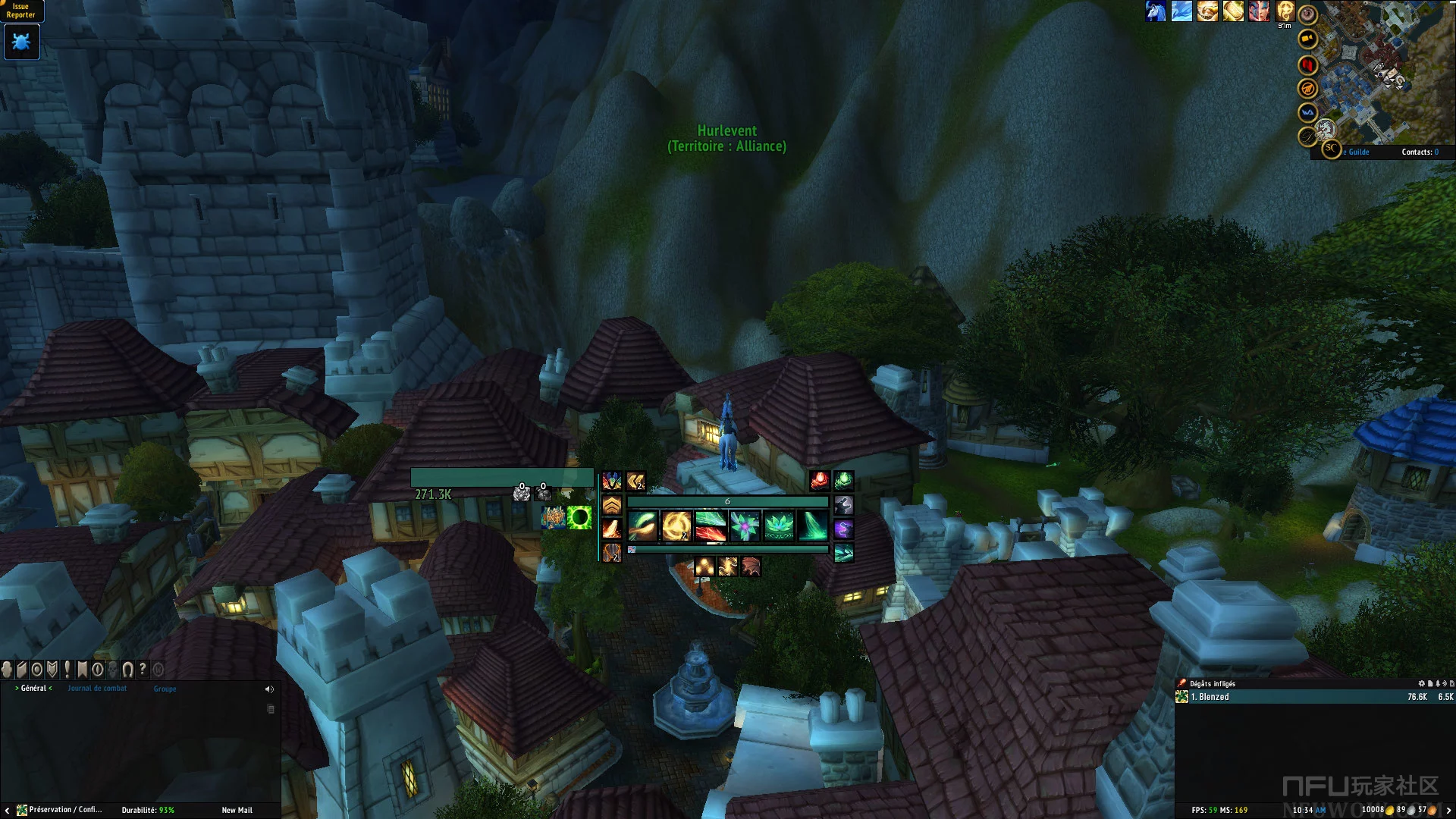
Task: Open the Issue Reporter bug icon
Action: (21, 42)
